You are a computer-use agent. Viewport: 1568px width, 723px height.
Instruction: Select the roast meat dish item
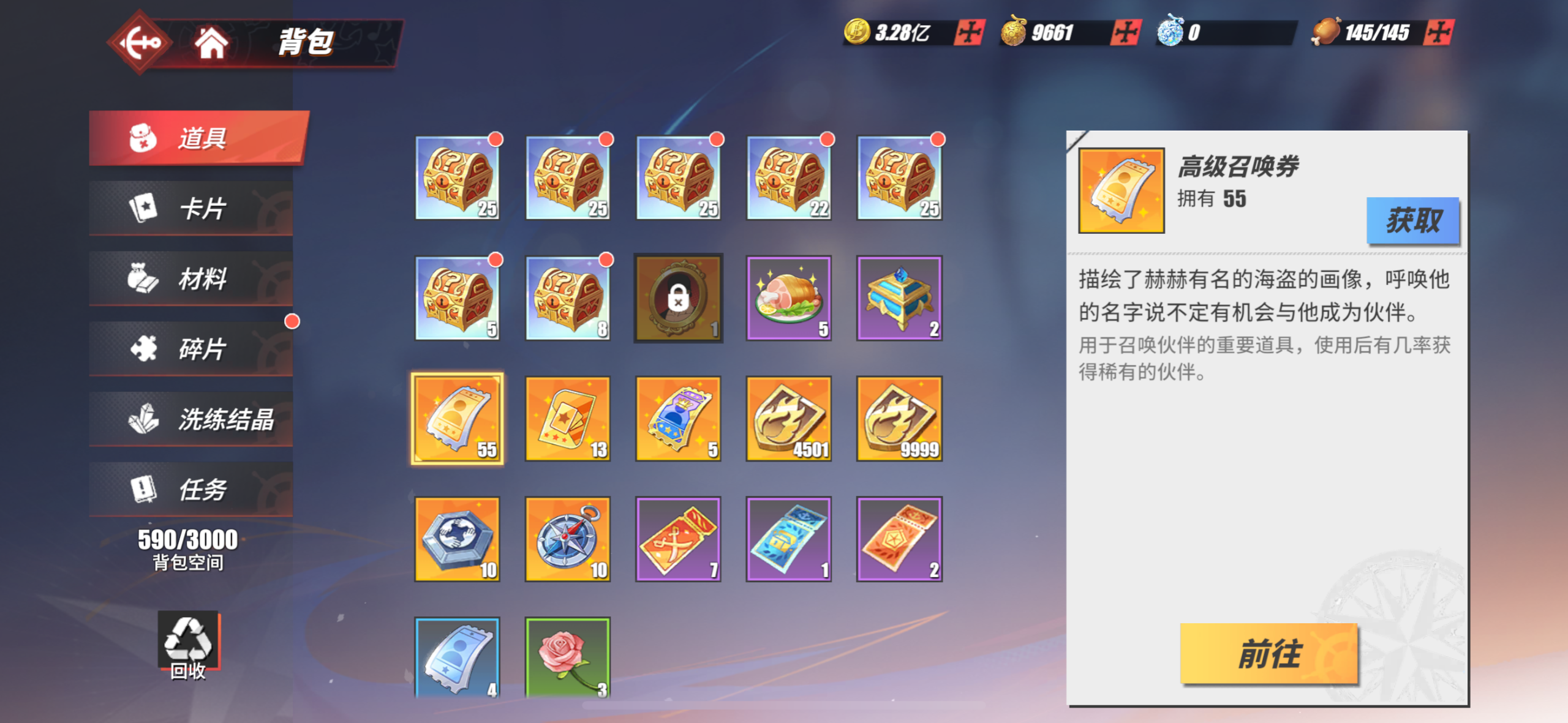click(788, 298)
